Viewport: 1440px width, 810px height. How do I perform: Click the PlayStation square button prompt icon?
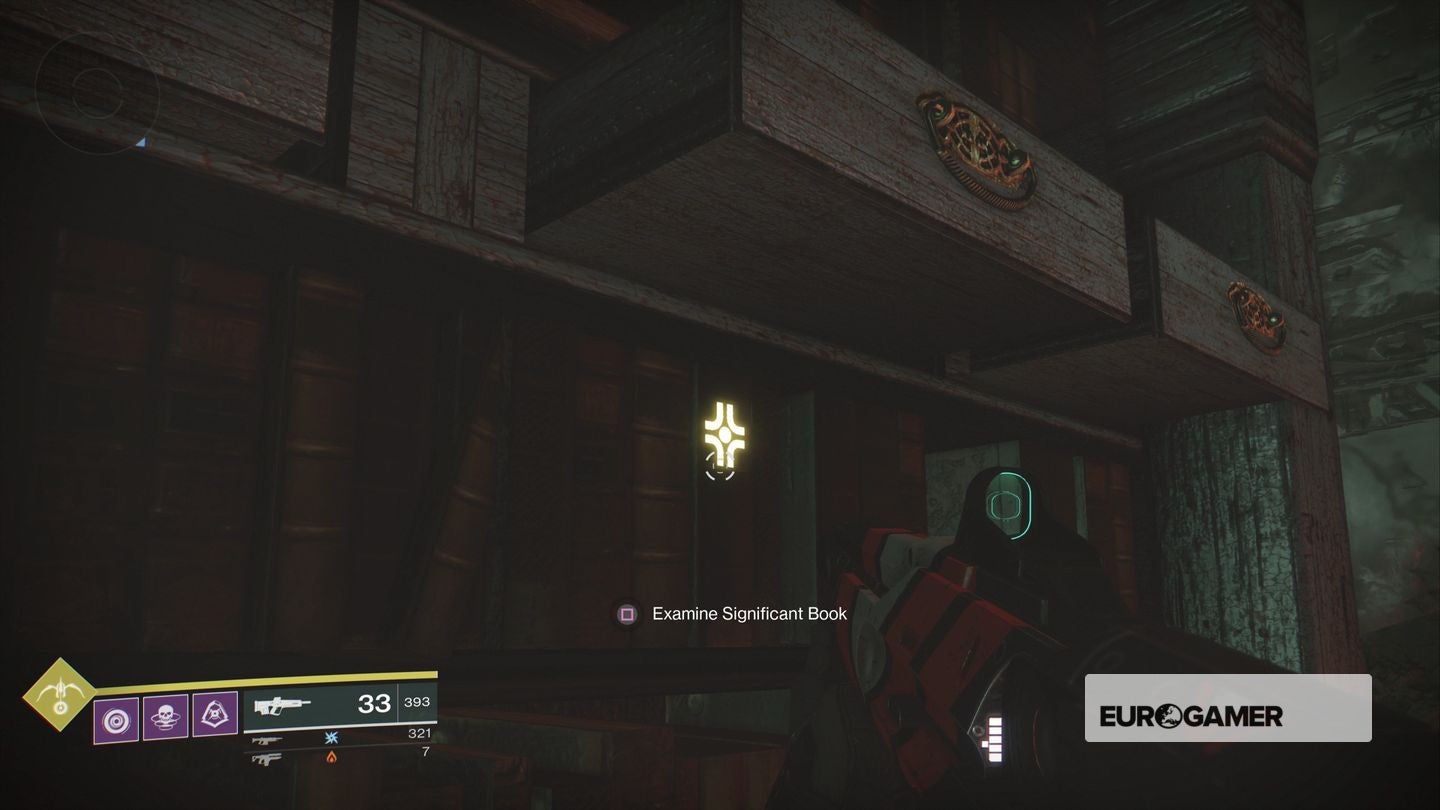(x=626, y=613)
